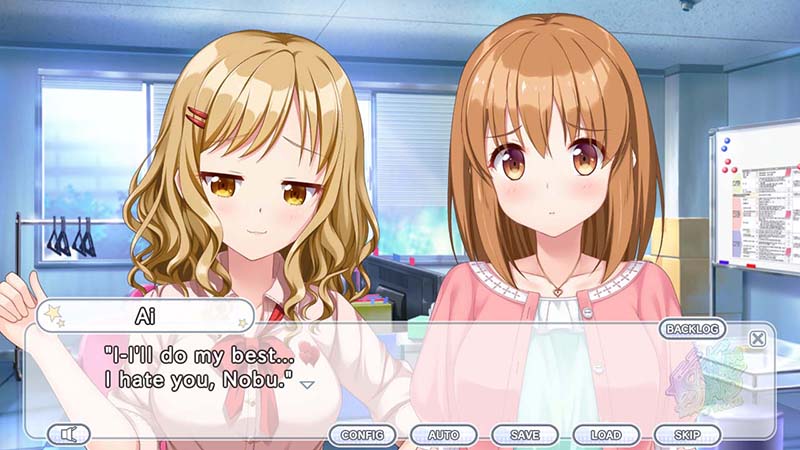Screen dimensions: 800x450
Task: Activate SKIP to fast-forward dialogue
Action: click(x=687, y=435)
